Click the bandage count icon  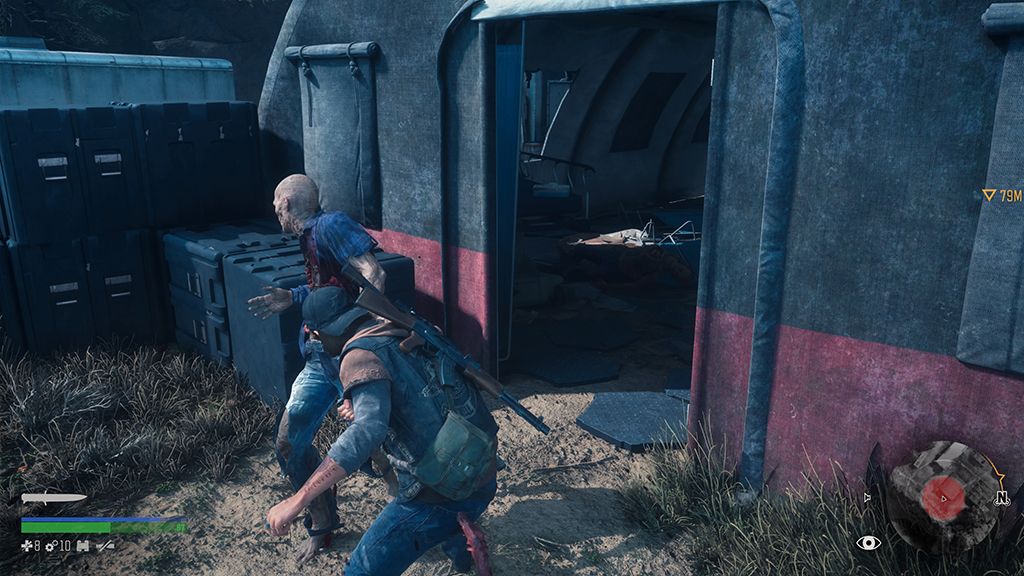[27, 546]
